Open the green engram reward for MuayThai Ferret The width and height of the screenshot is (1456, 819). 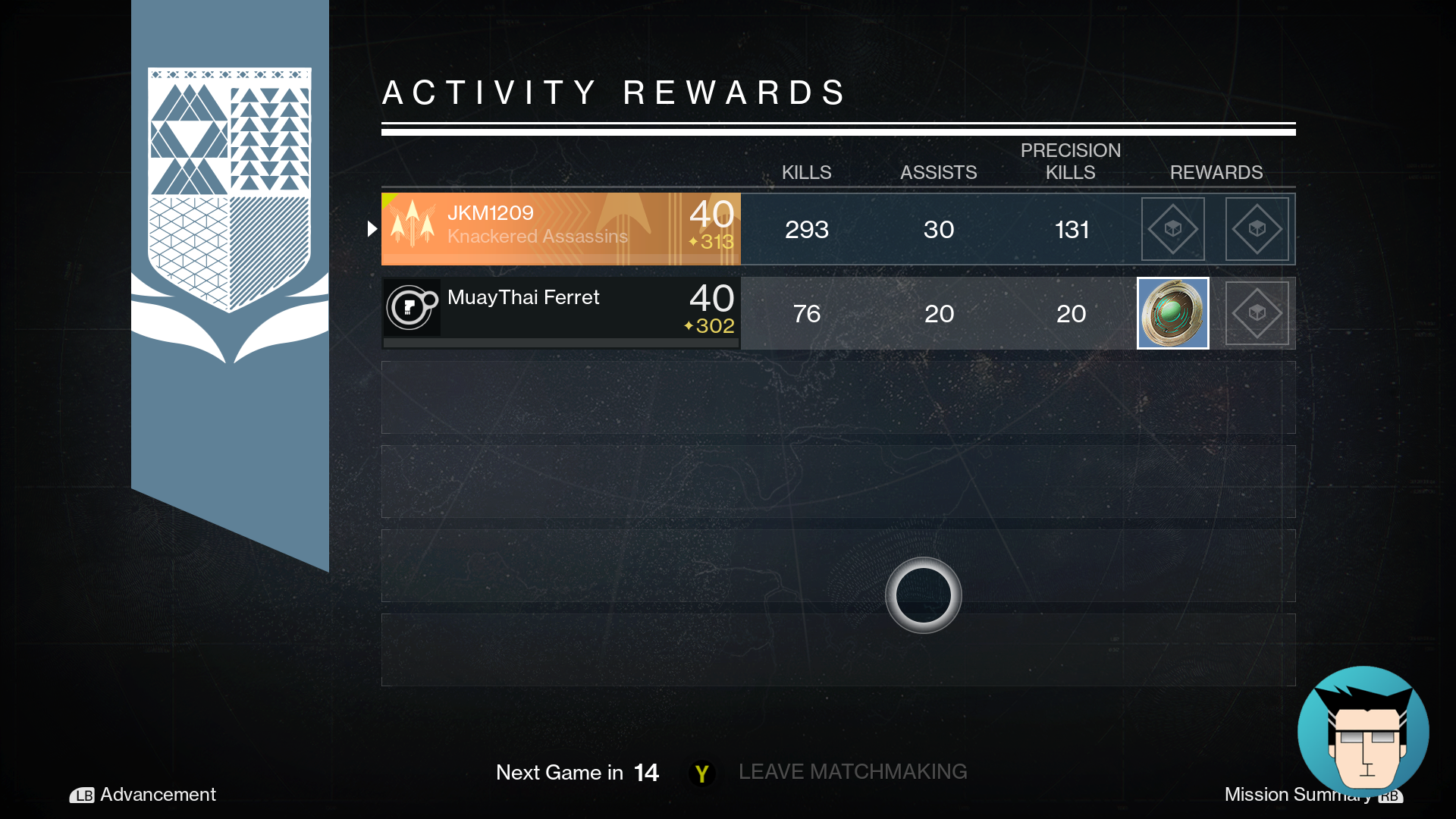click(1172, 312)
